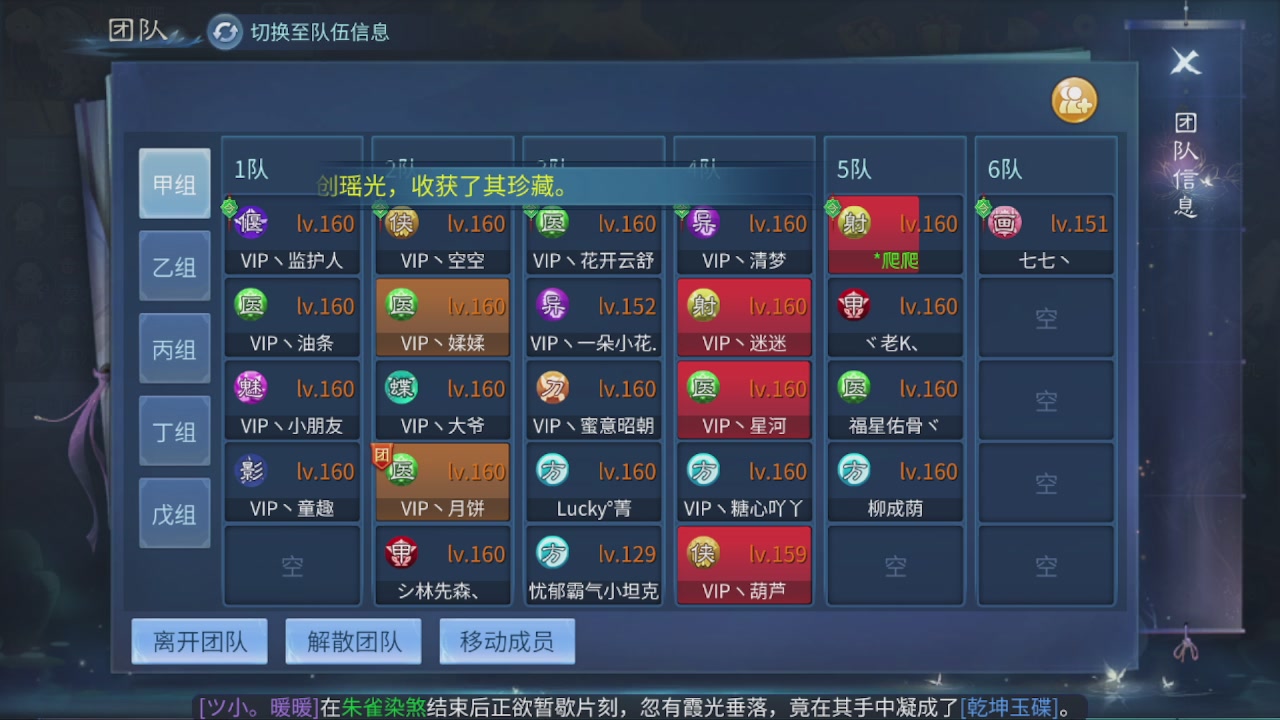Click the 离开团队 button
The image size is (1280, 720).
199,642
